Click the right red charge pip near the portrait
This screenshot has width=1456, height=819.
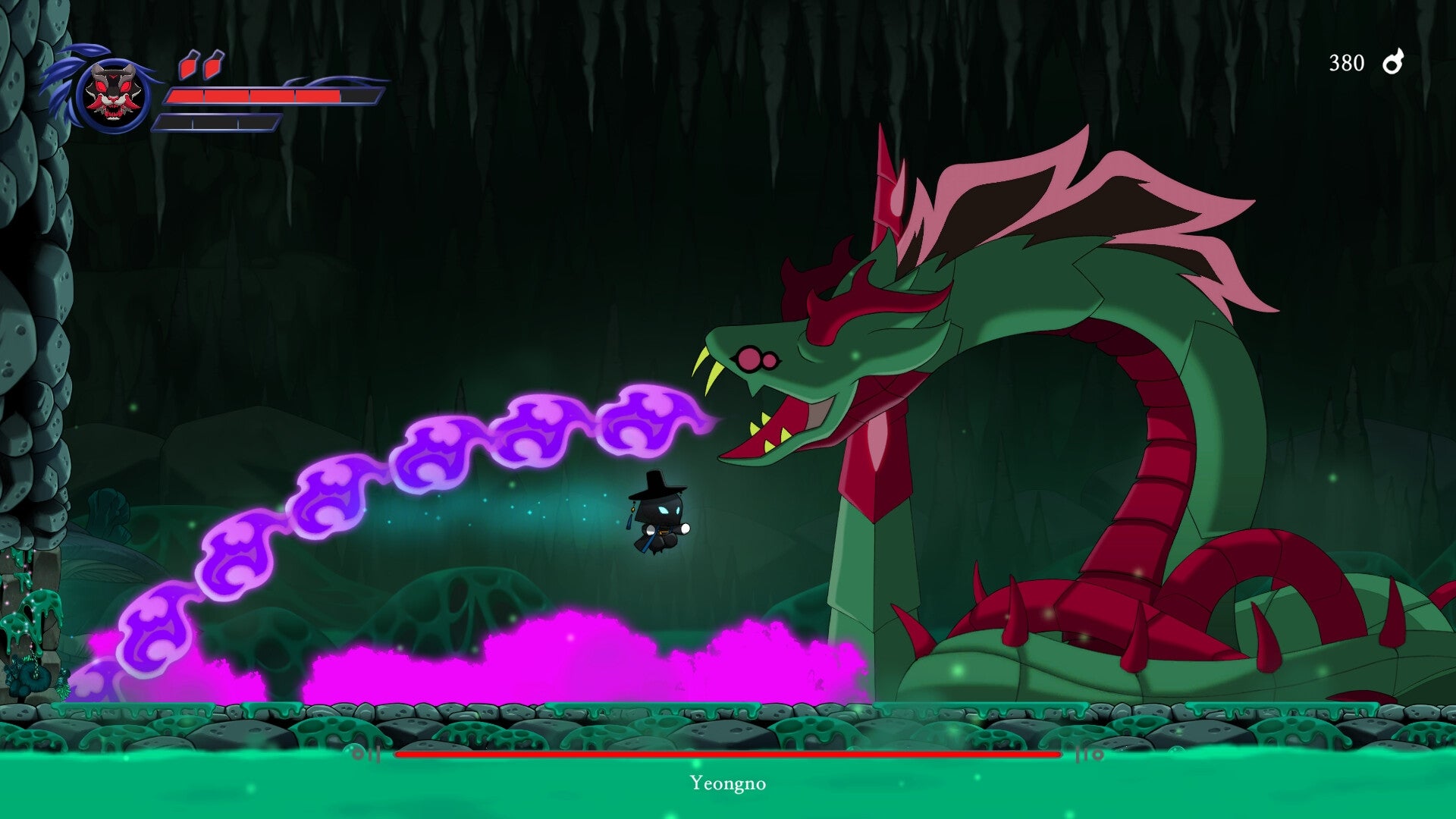coord(211,67)
